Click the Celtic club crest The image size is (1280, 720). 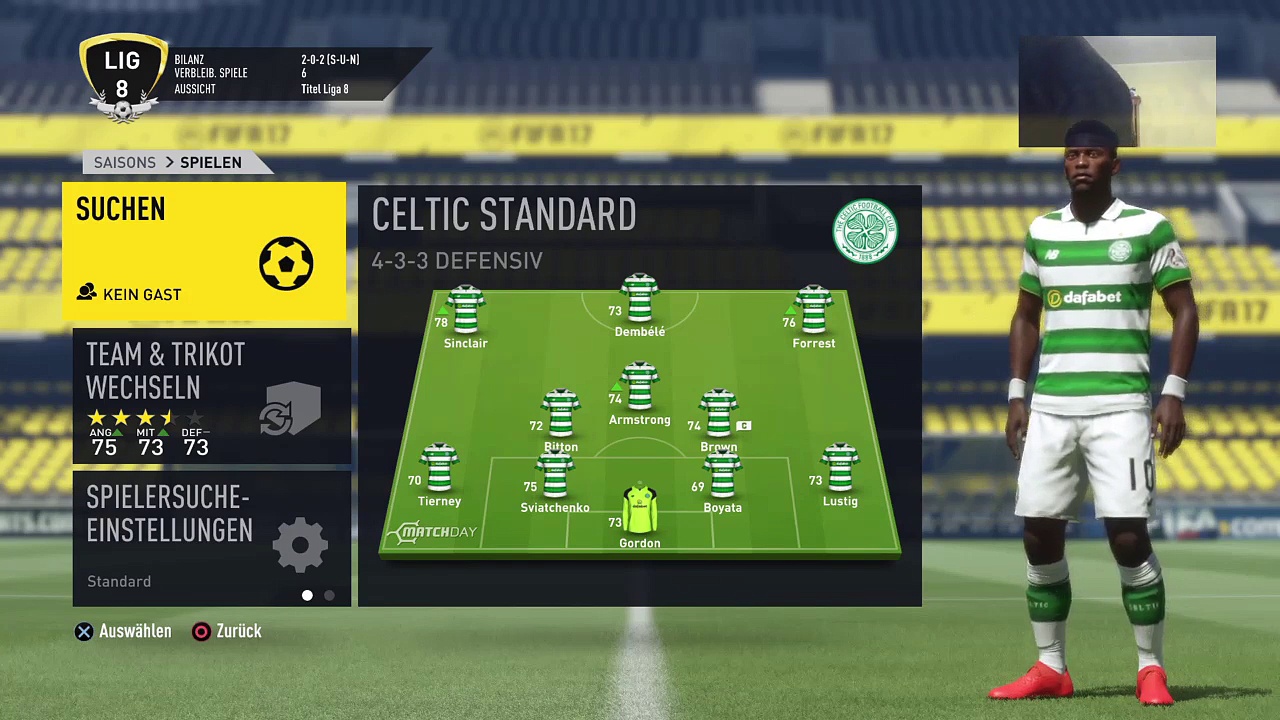click(x=865, y=232)
